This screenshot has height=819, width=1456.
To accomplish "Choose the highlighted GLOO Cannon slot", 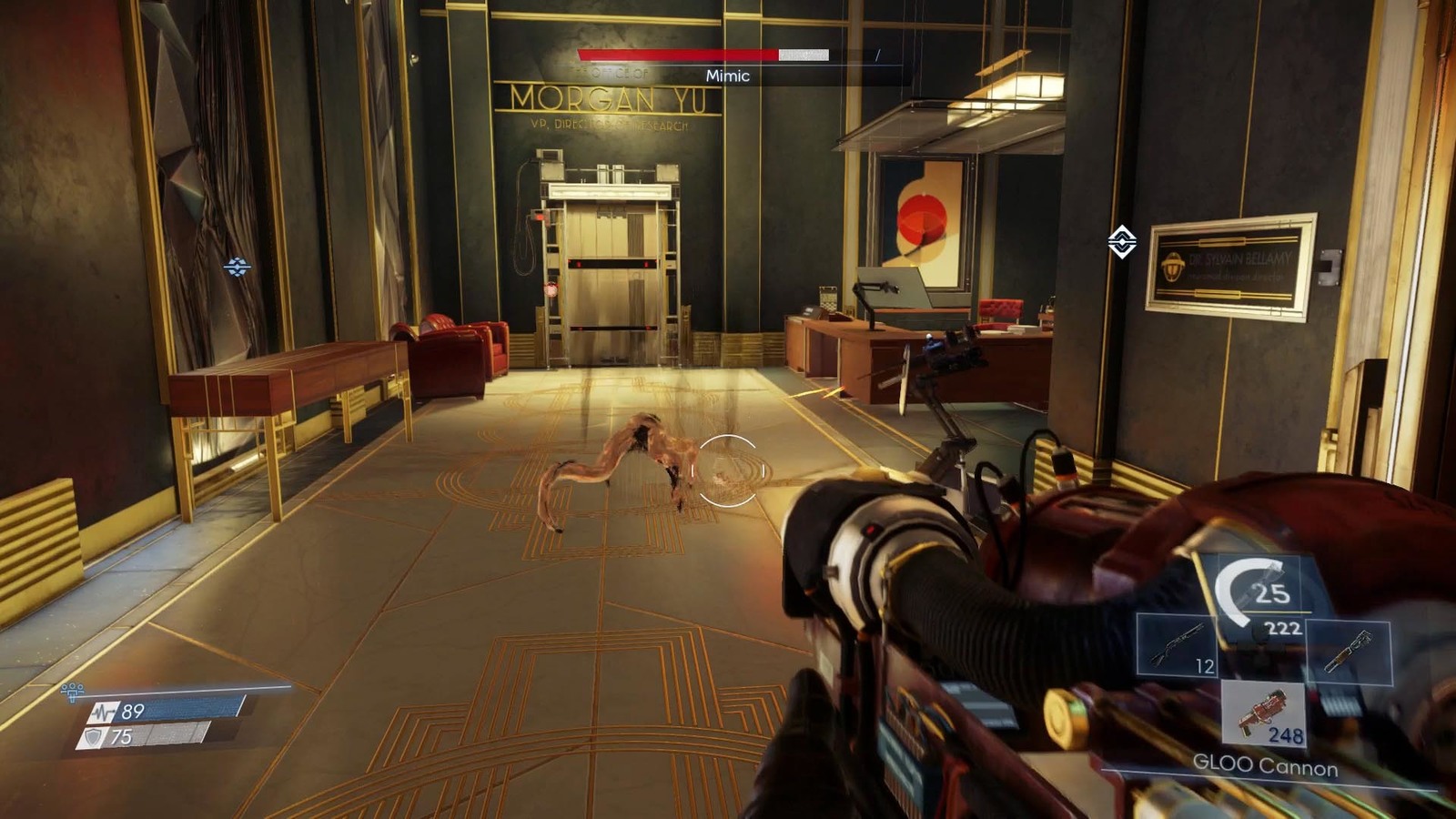I will [x=1263, y=714].
